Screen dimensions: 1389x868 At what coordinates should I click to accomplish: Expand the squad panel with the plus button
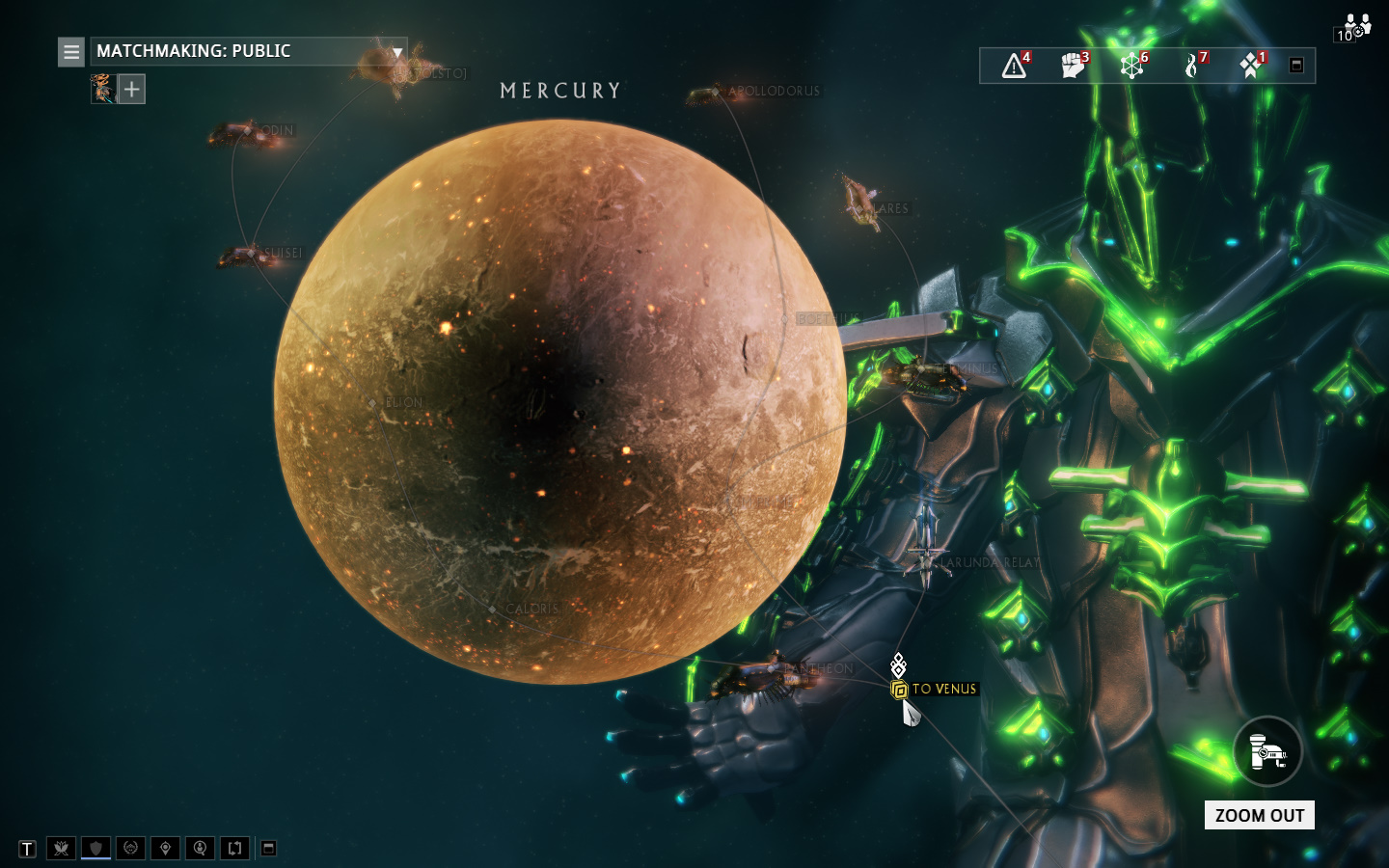pyautogui.click(x=131, y=89)
